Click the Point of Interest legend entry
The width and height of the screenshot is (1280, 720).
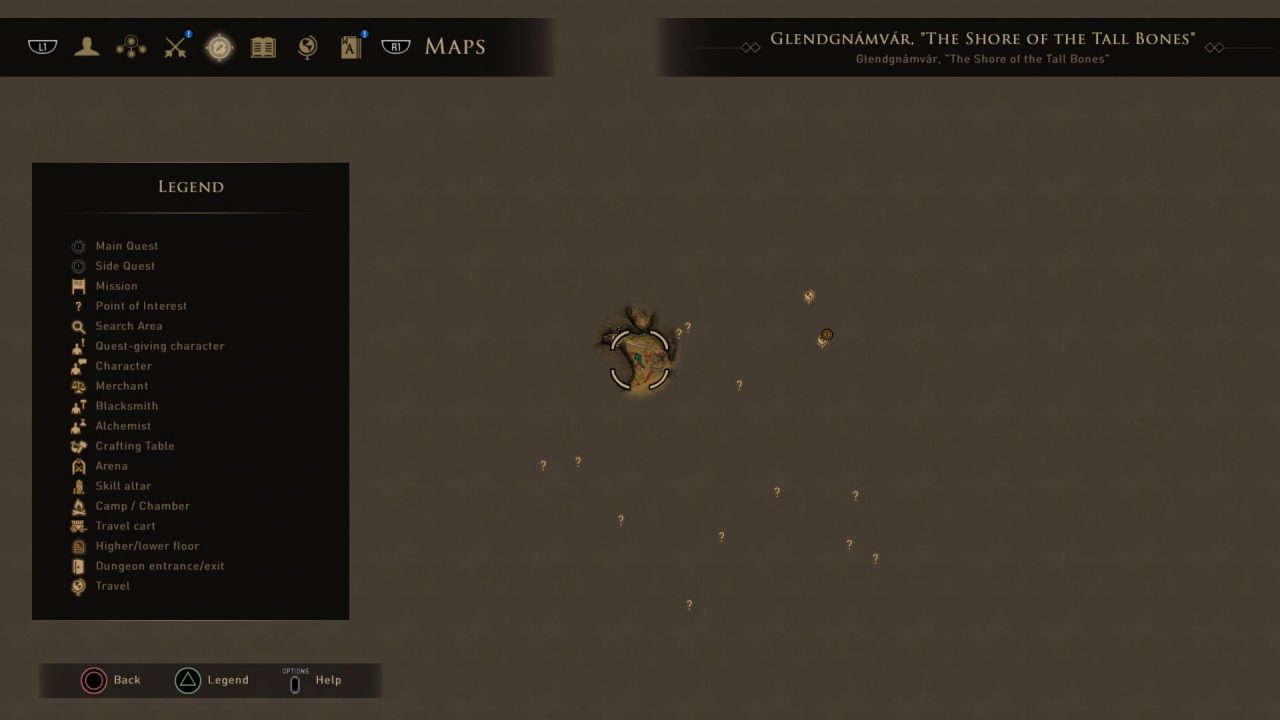coord(140,306)
